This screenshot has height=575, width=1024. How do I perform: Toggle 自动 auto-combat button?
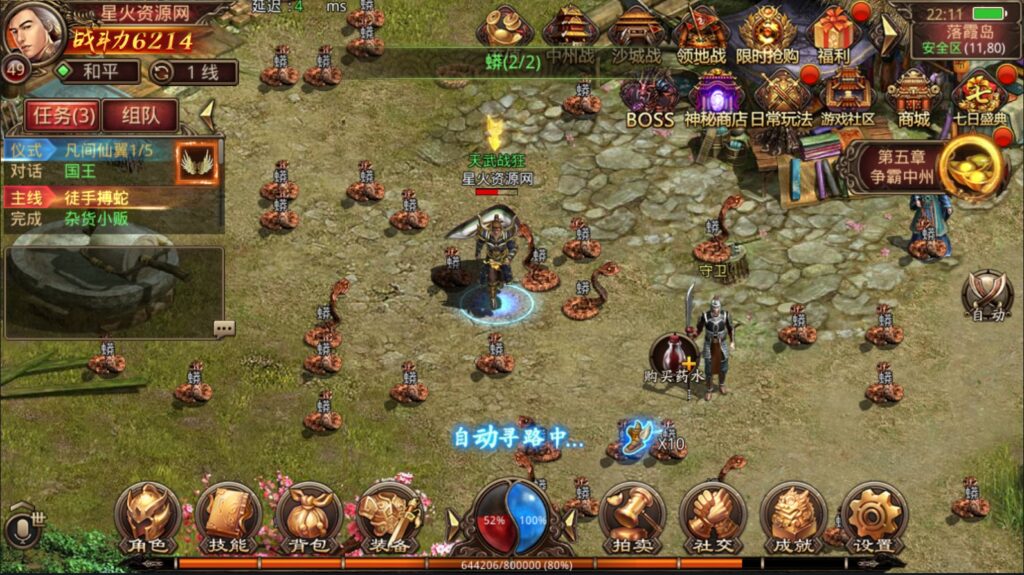[986, 296]
